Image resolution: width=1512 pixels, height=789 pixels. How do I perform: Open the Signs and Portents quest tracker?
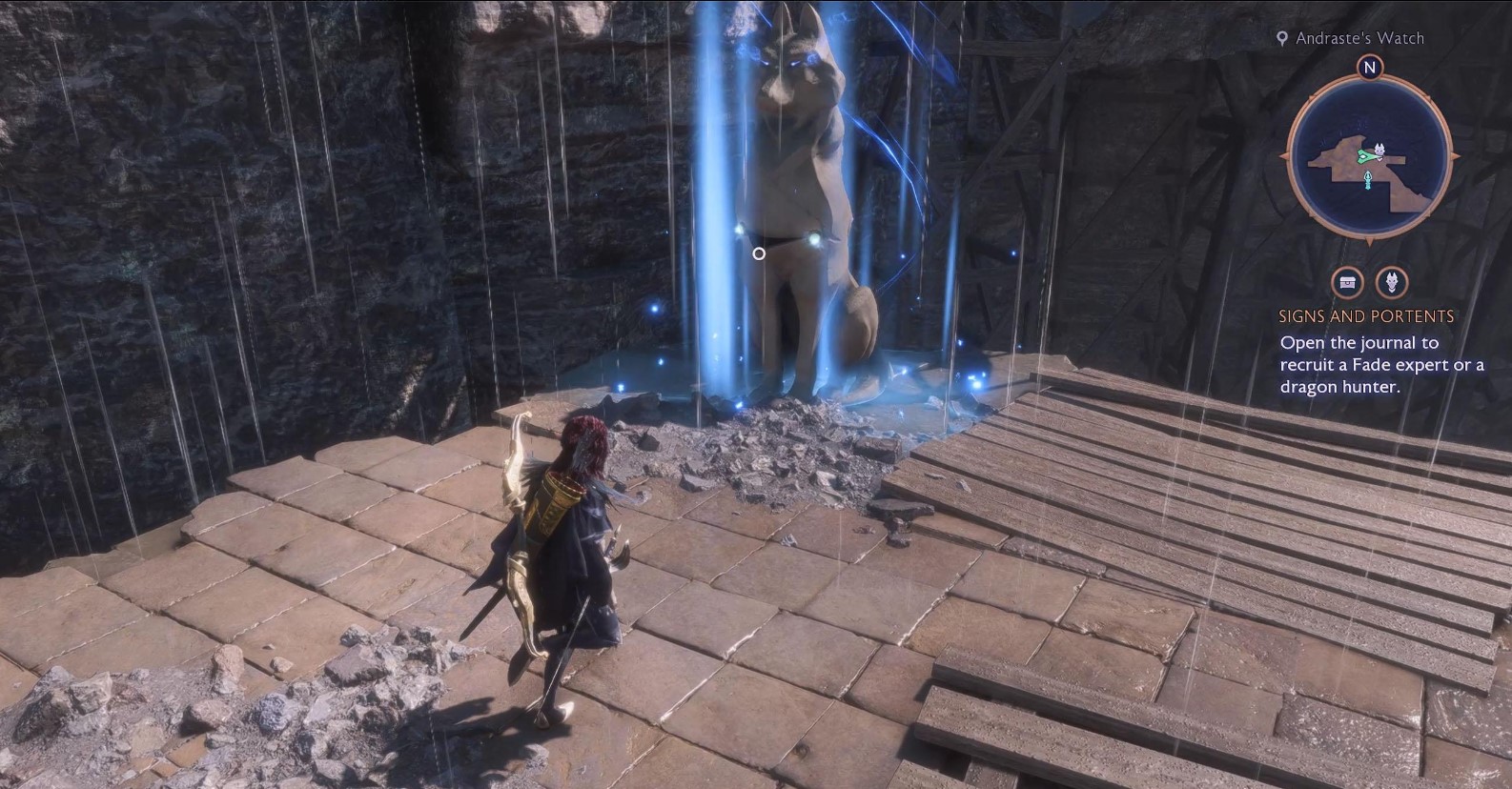(1366, 316)
